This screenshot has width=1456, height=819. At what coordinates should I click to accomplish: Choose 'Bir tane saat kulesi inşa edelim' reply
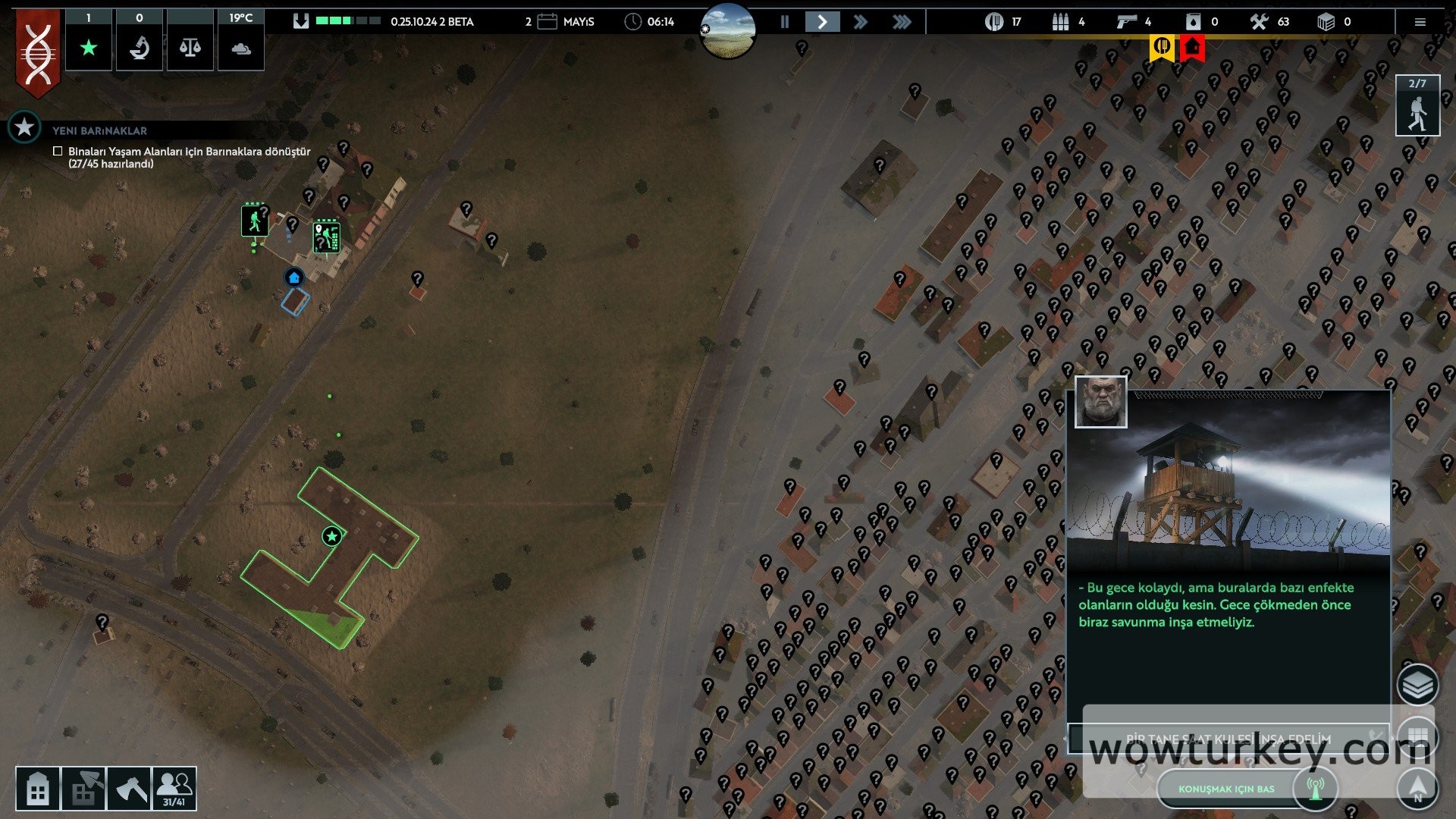click(x=1228, y=738)
